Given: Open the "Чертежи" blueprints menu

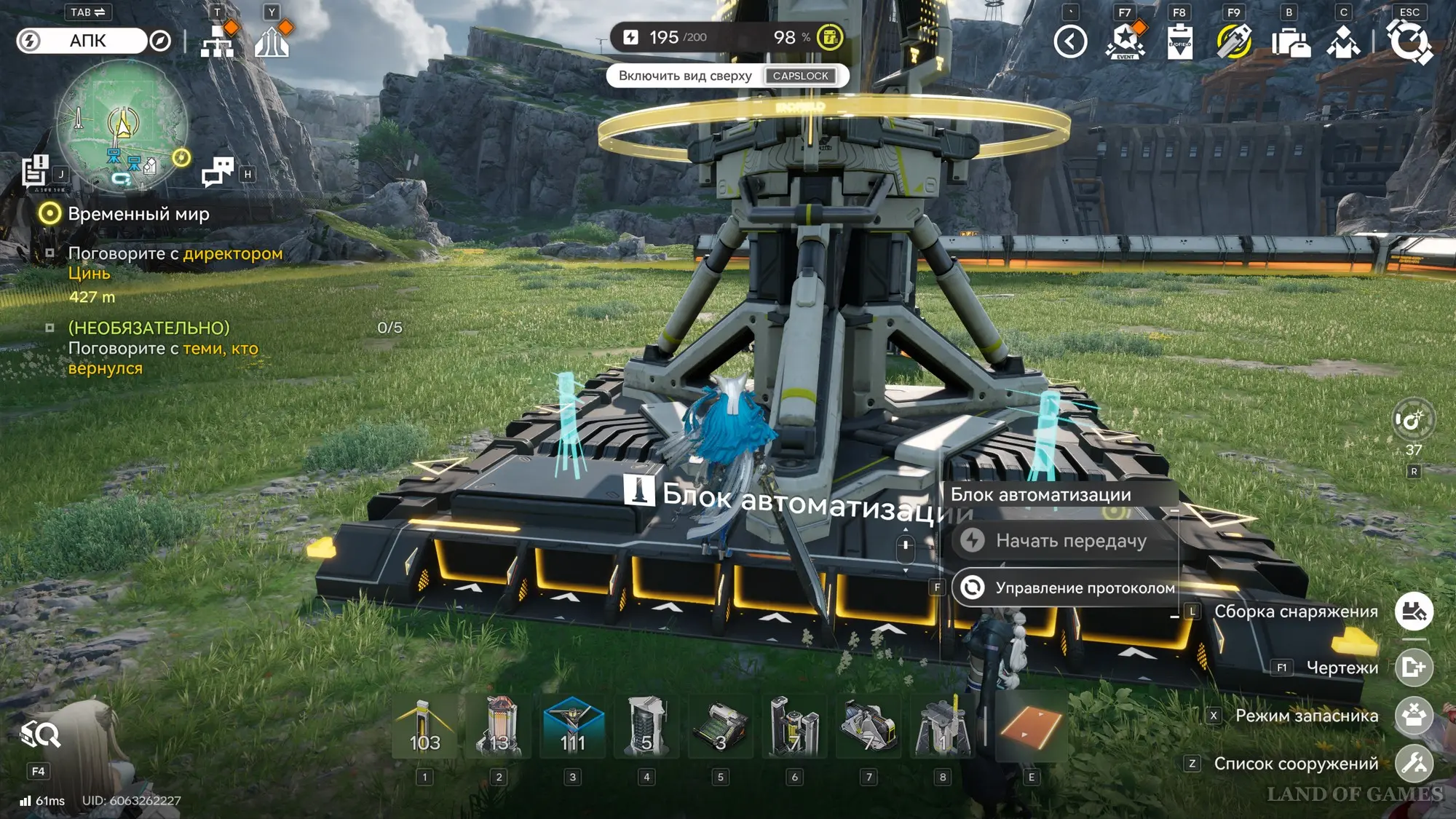Looking at the screenshot, I should (x=1414, y=668).
